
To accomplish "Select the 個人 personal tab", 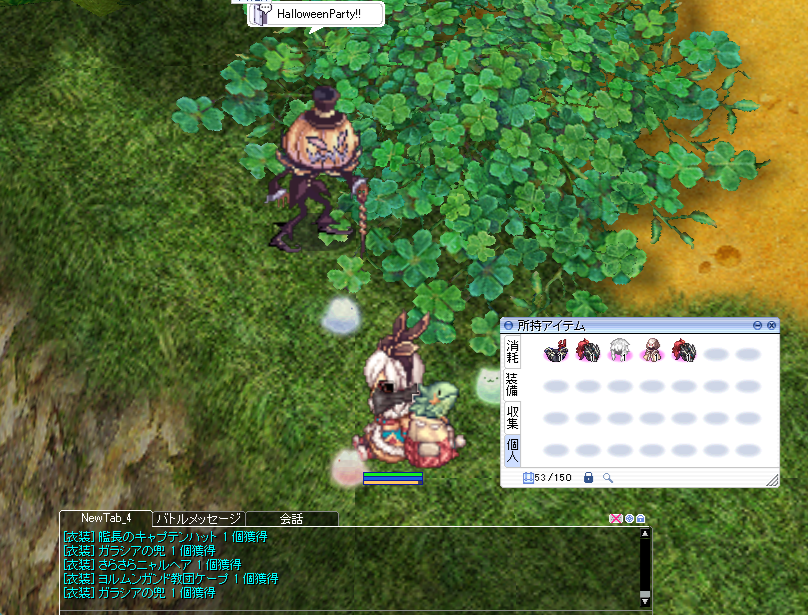I will [x=512, y=449].
